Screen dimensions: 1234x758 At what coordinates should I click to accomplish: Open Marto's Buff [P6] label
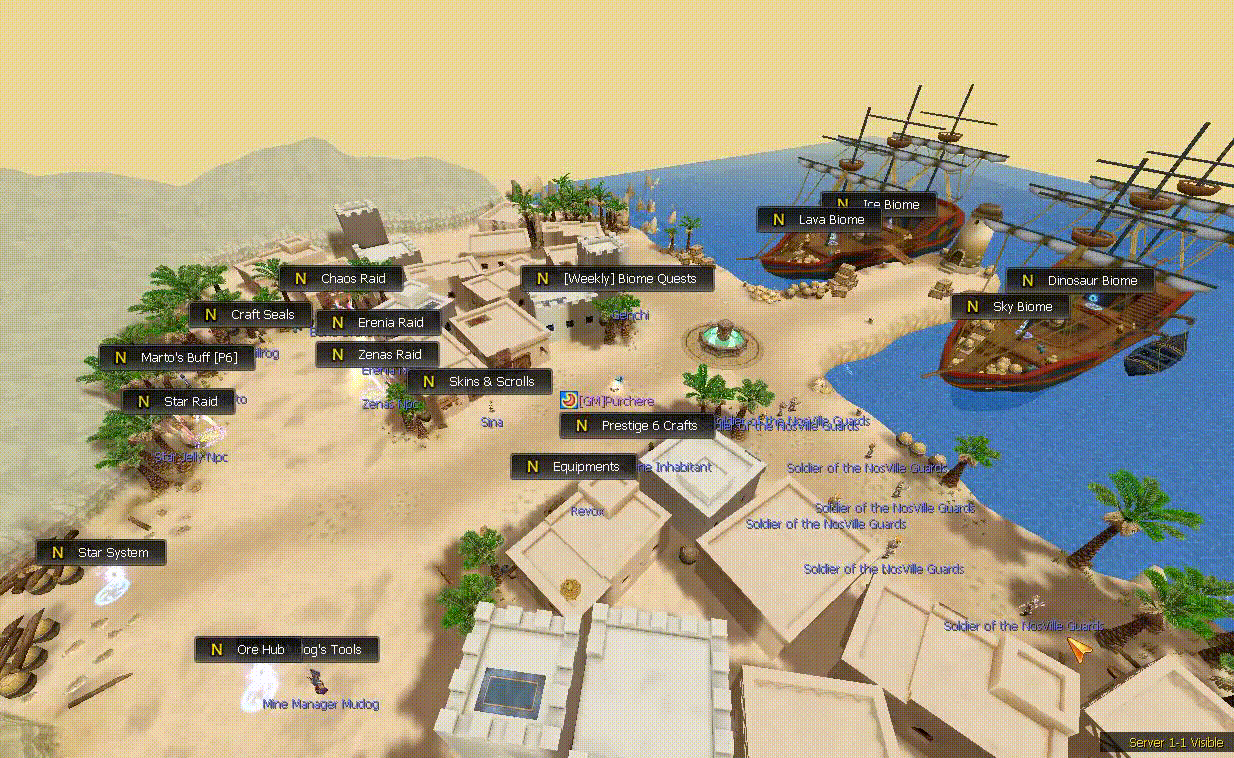pyautogui.click(x=177, y=358)
